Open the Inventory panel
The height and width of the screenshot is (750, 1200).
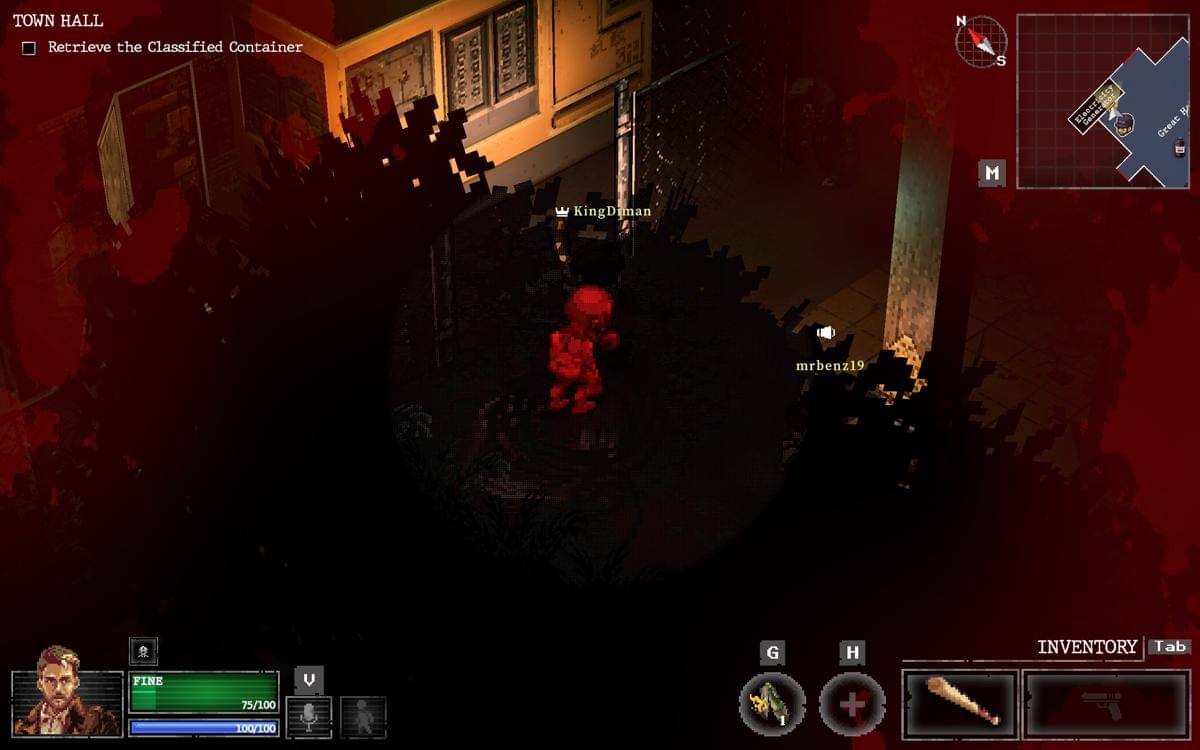(1087, 647)
